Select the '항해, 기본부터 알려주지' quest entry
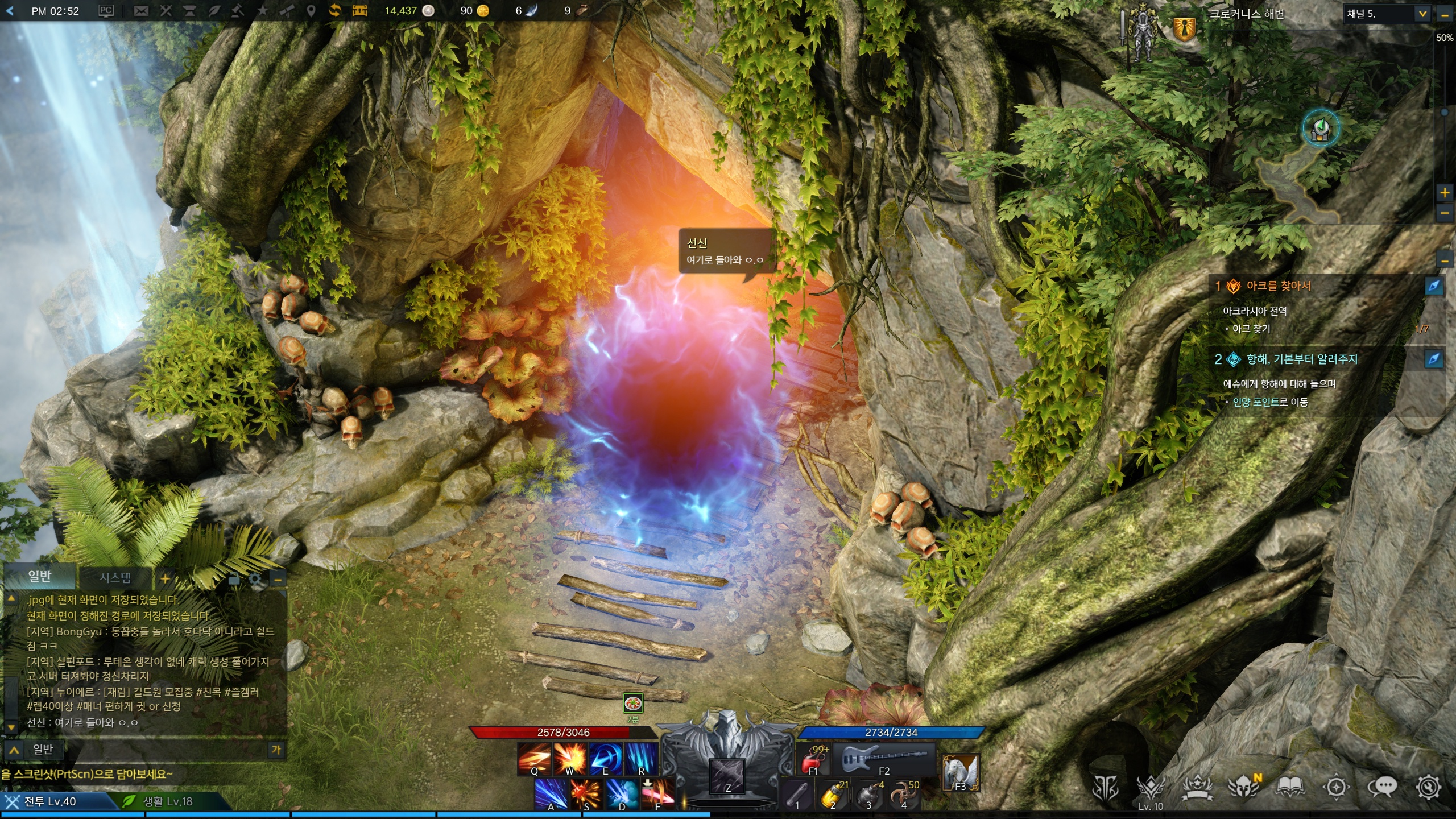Viewport: 1456px width, 819px height. (1301, 359)
